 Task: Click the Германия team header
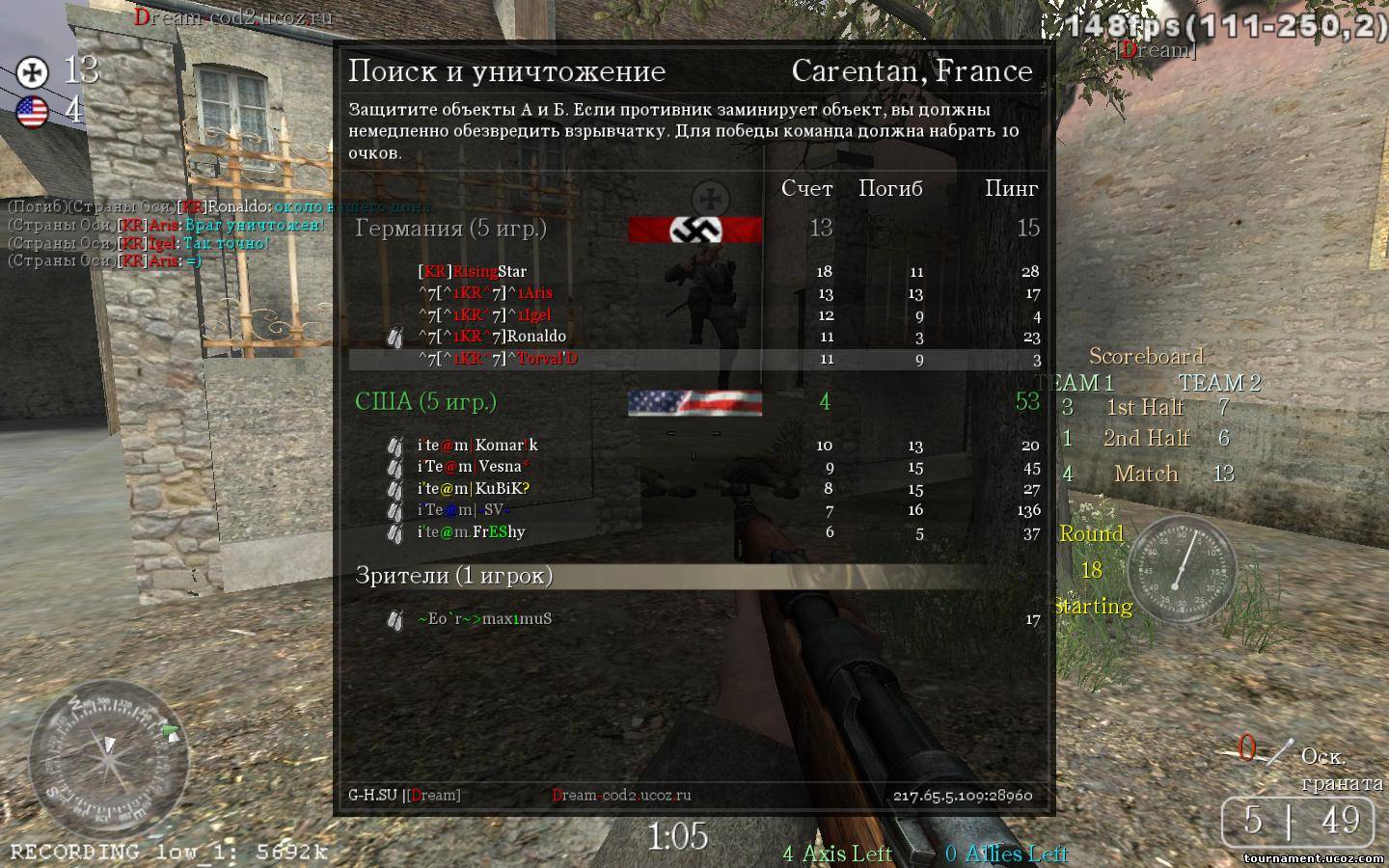point(450,229)
